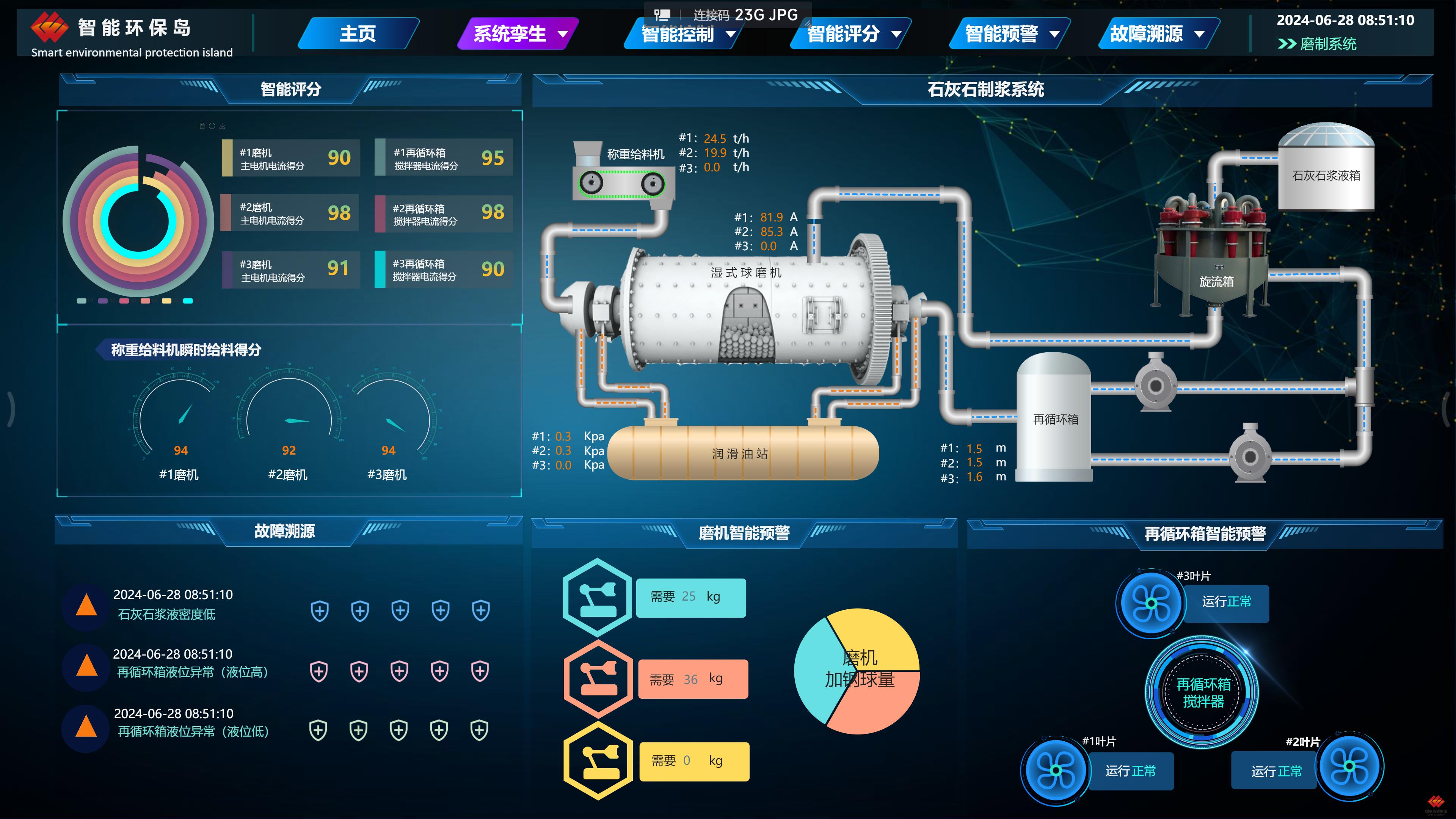
Task: Select the #1叶片 fan icon
Action: tap(1055, 770)
